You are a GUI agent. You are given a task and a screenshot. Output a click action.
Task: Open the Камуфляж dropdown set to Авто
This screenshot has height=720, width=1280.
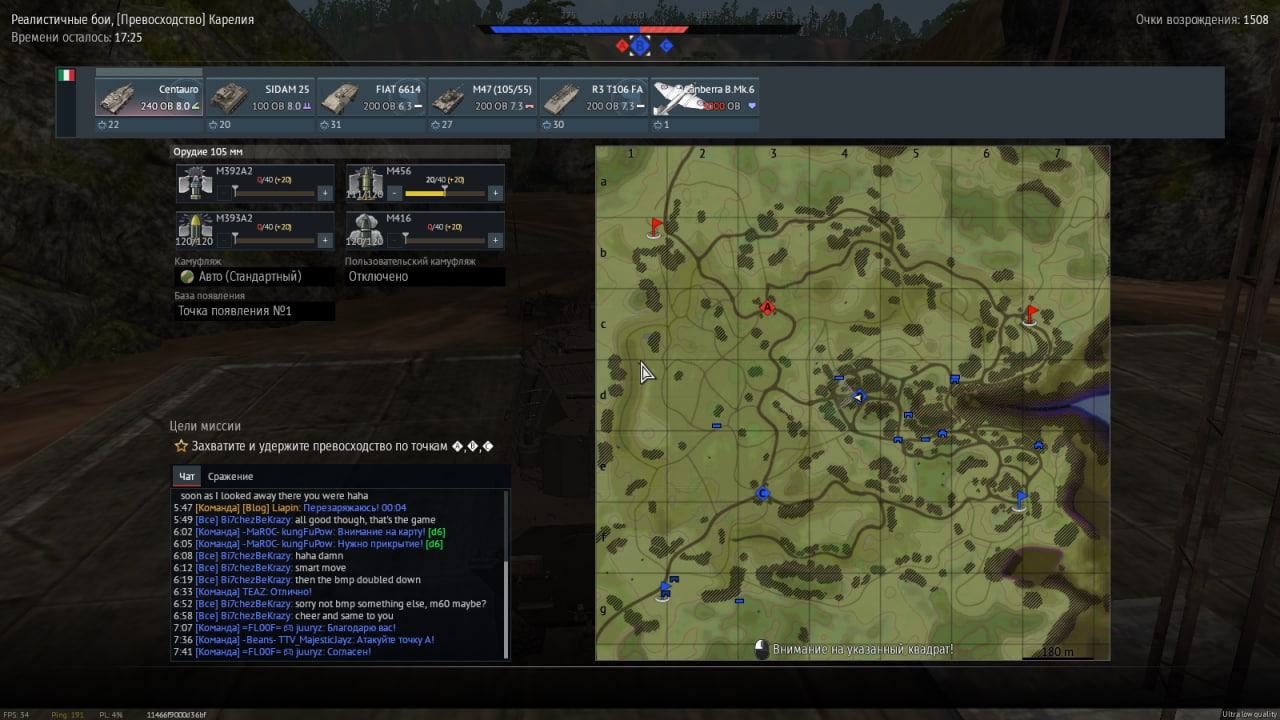pyautogui.click(x=255, y=277)
